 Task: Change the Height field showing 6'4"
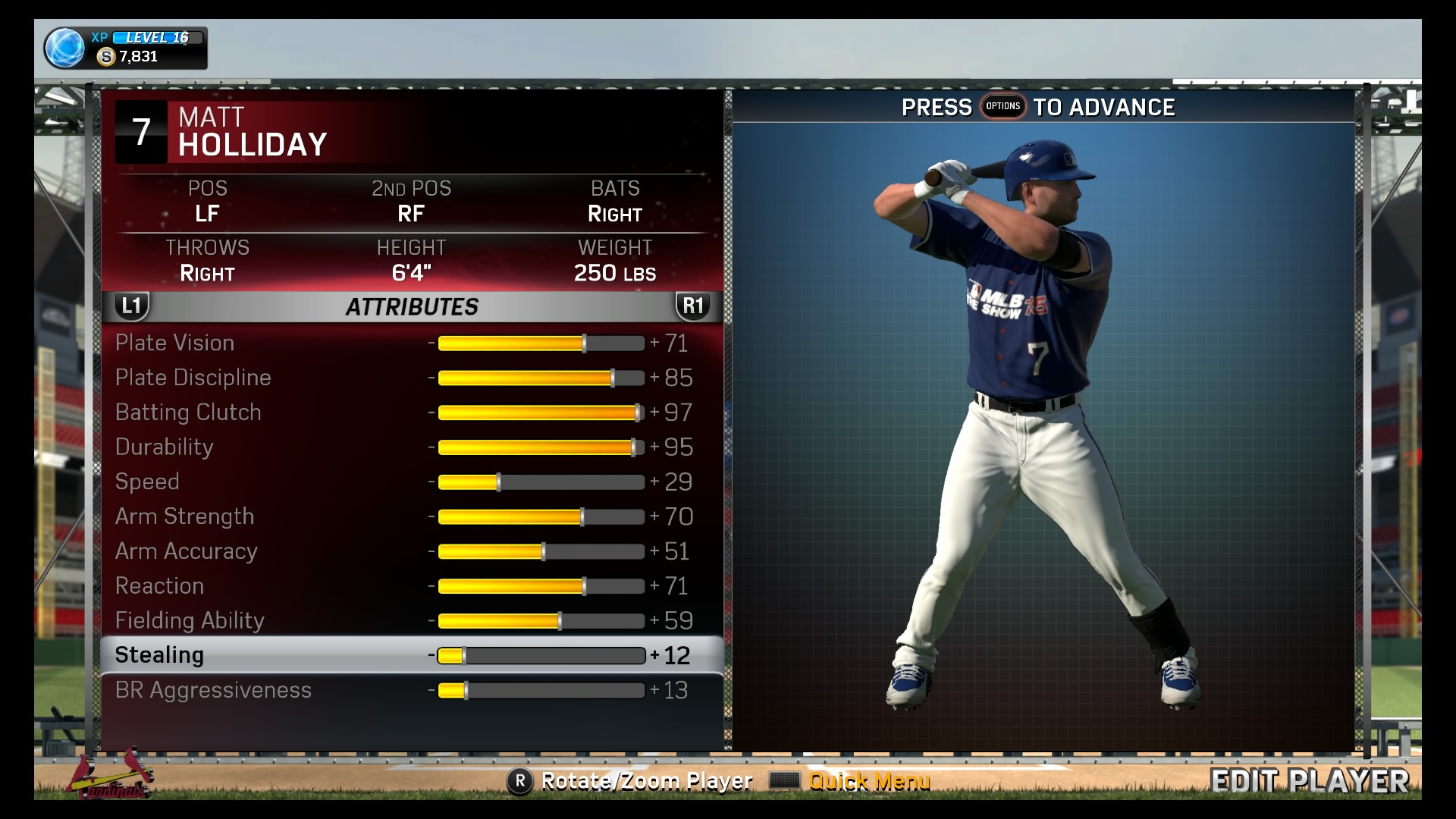point(411,262)
